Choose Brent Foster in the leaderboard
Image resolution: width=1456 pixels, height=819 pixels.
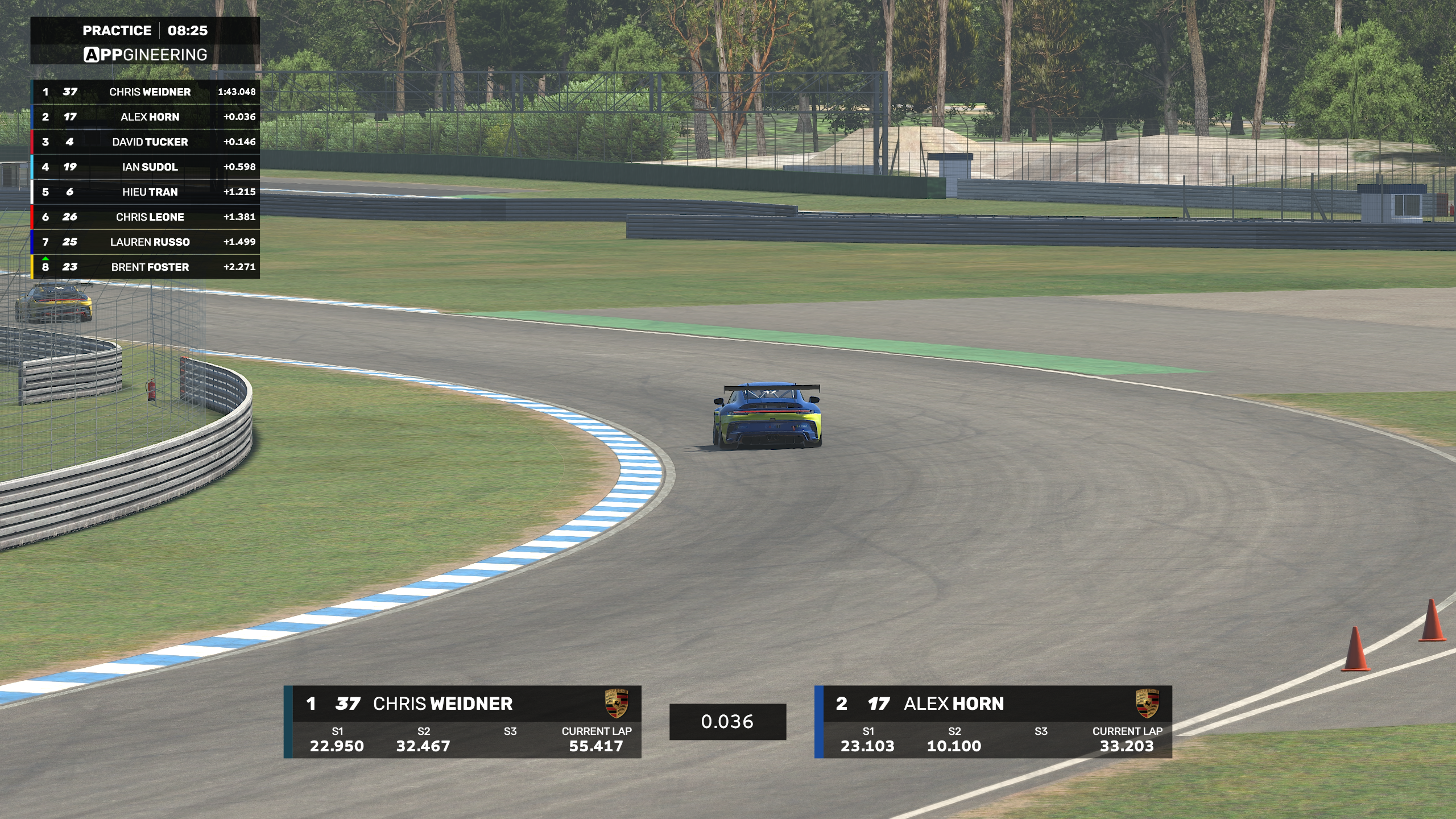point(150,267)
